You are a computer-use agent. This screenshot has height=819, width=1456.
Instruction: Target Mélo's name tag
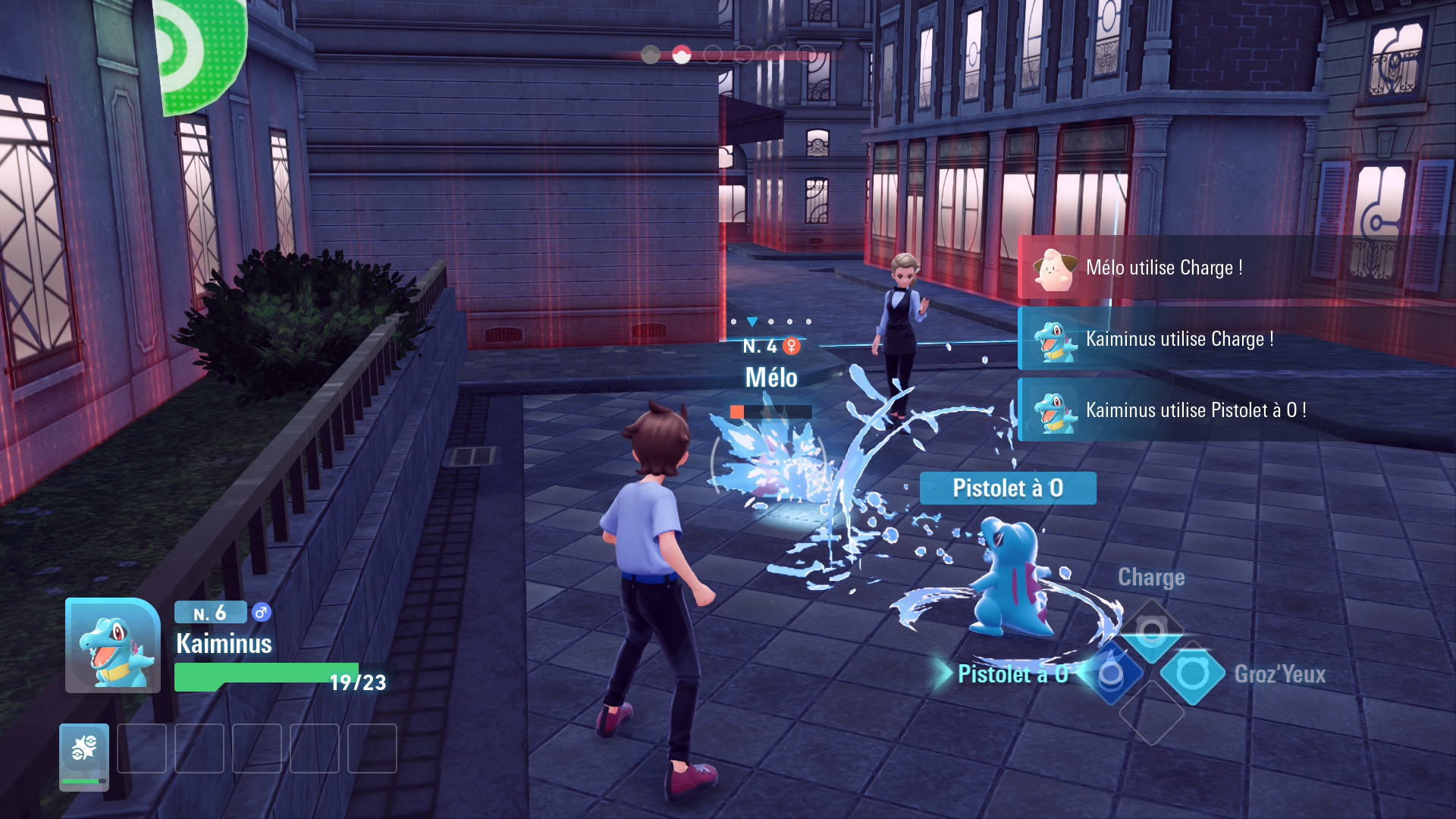(x=771, y=378)
